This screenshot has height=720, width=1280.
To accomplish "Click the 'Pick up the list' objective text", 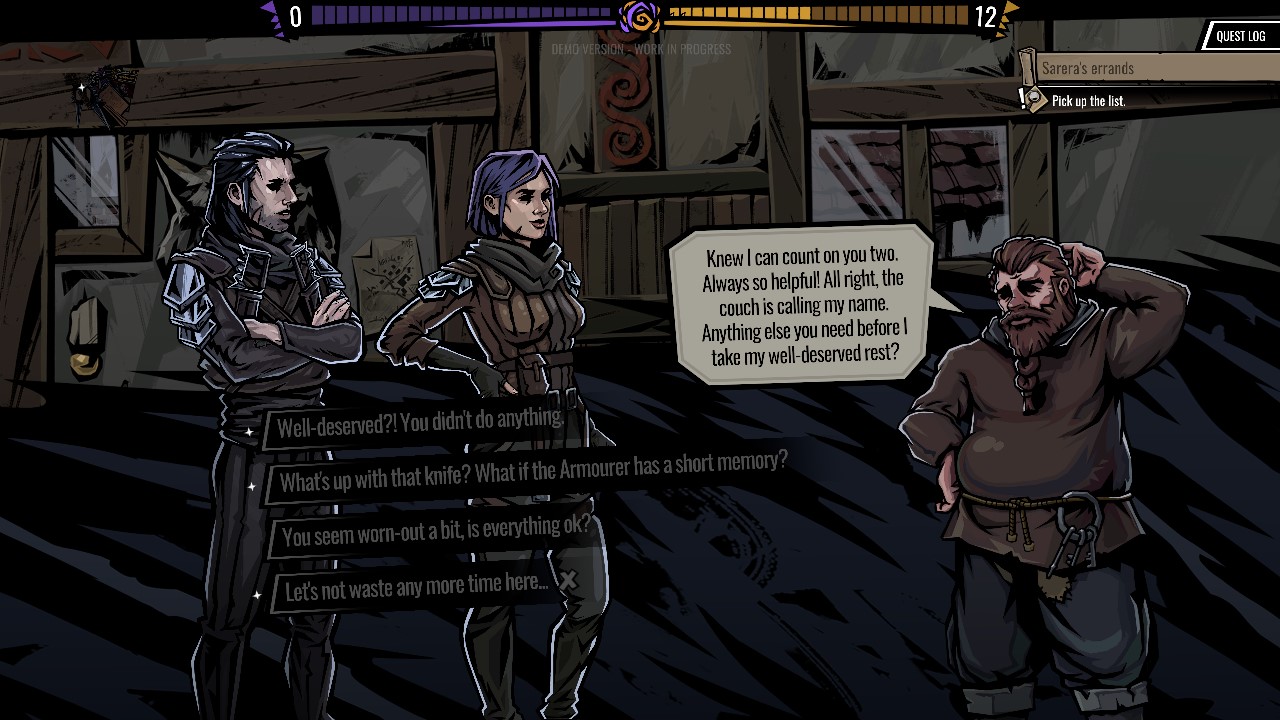I will pyautogui.click(x=1089, y=101).
